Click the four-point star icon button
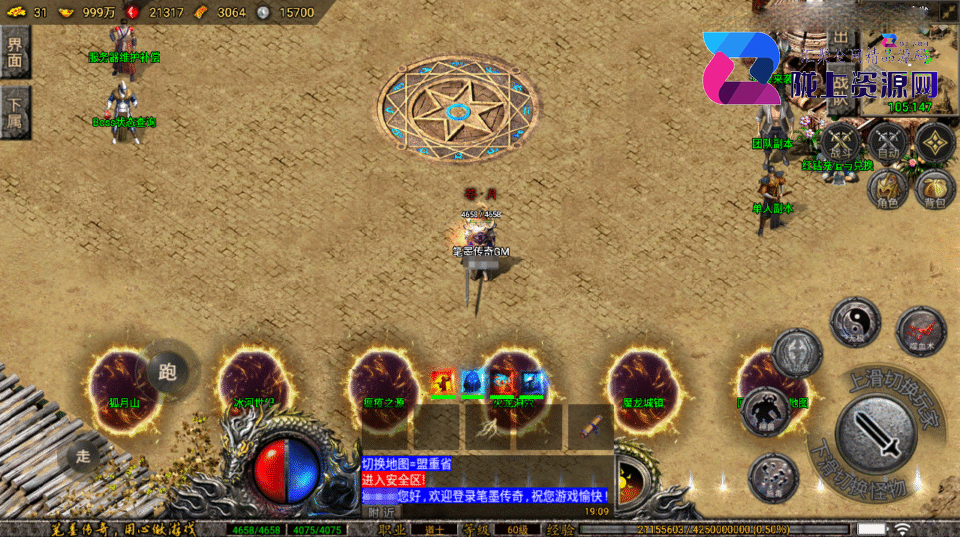 pos(934,142)
